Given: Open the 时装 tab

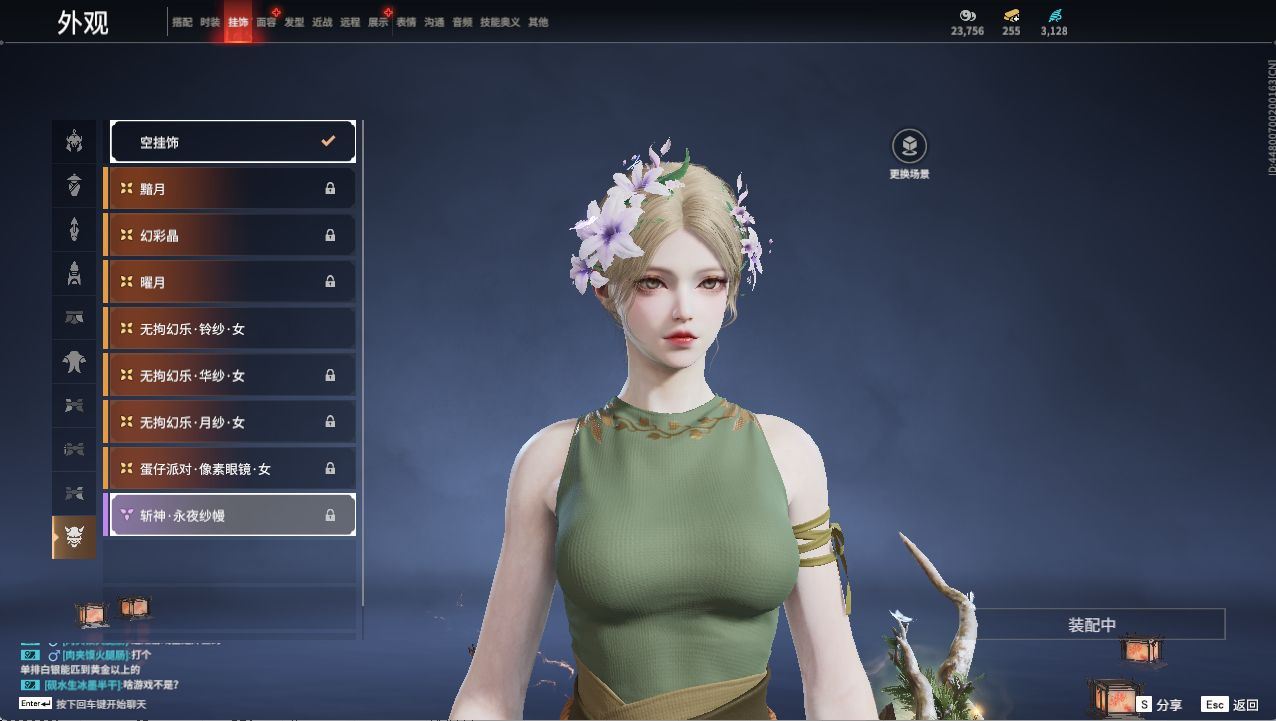Looking at the screenshot, I should (x=210, y=22).
